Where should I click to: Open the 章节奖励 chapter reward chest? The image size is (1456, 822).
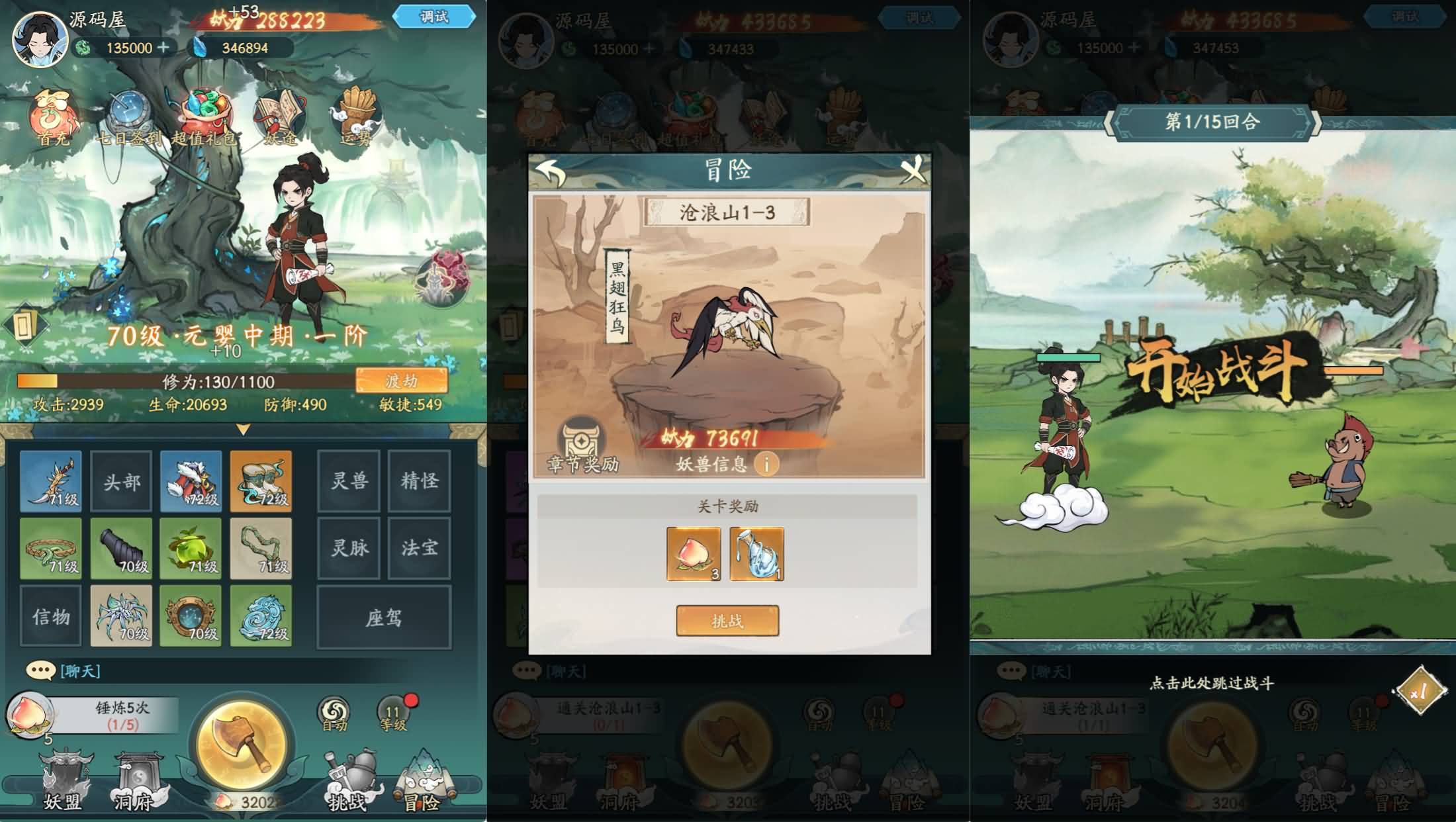581,438
